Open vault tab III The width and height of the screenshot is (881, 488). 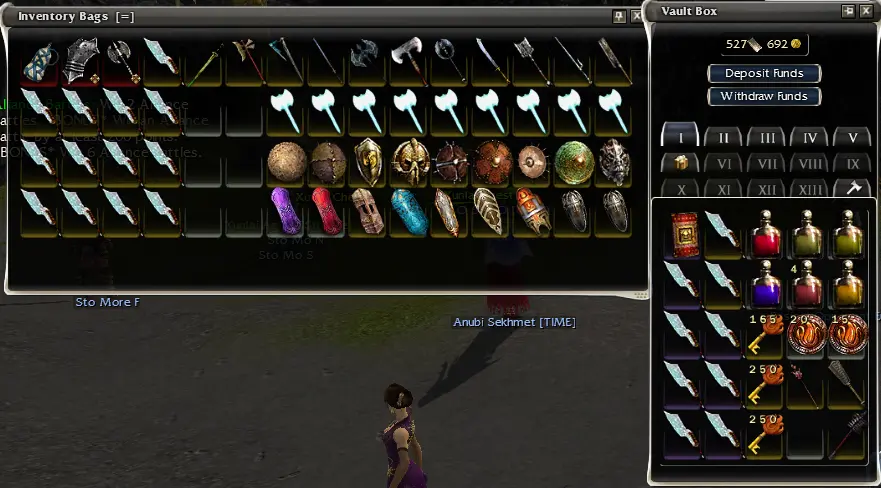(767, 138)
